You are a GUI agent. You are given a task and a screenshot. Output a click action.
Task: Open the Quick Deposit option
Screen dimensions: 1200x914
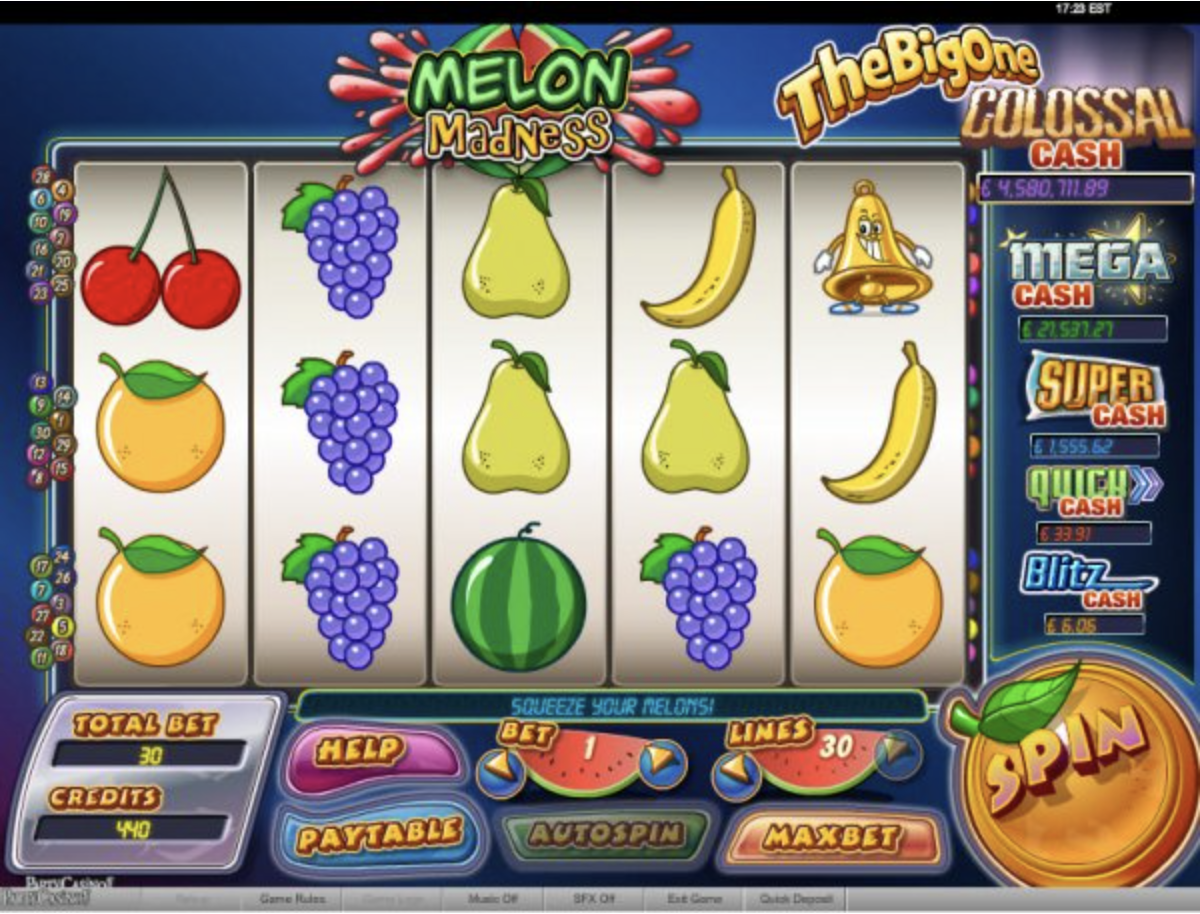click(796, 899)
